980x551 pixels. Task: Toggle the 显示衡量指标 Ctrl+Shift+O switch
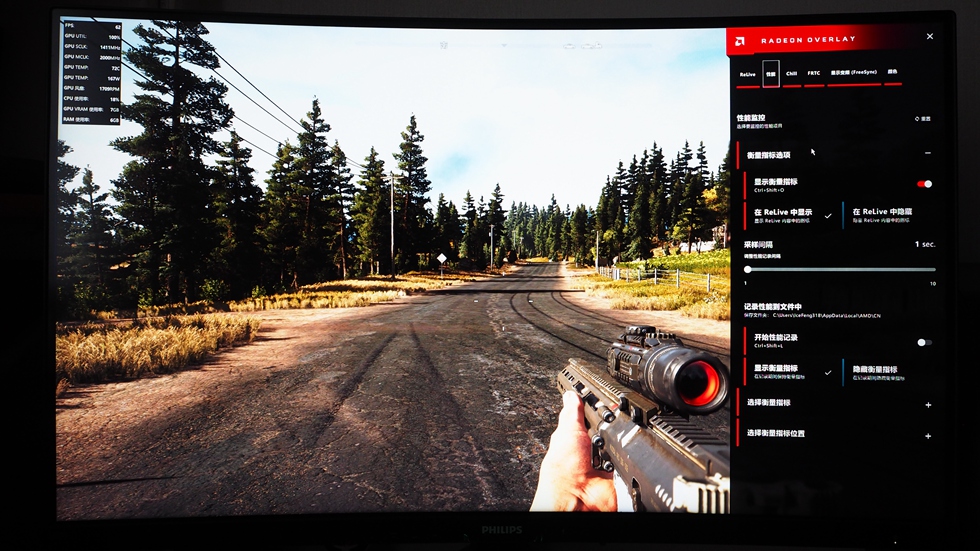(x=925, y=184)
